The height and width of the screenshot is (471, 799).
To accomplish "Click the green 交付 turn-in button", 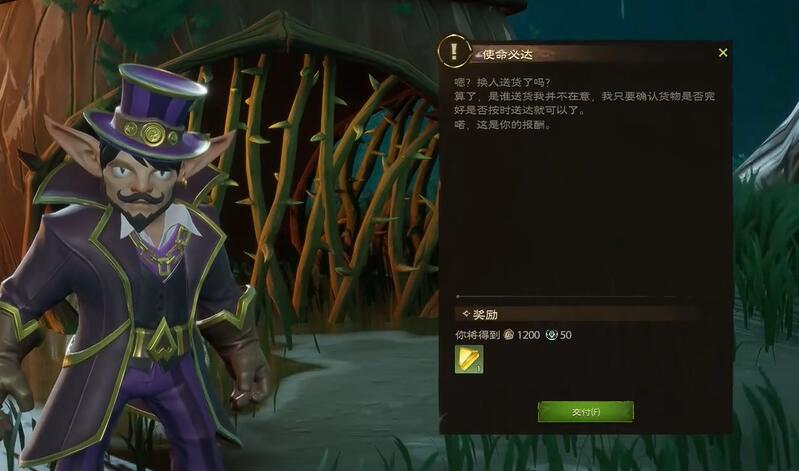I will coord(585,412).
